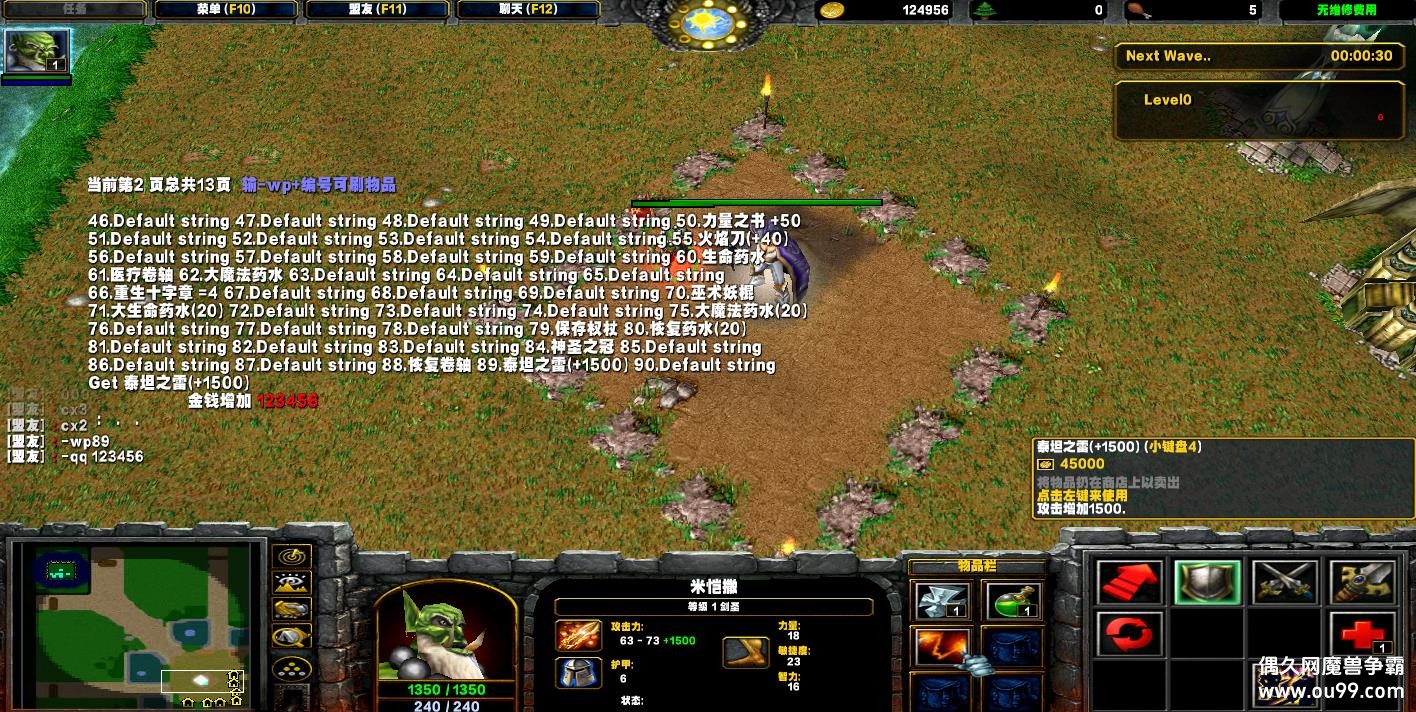The height and width of the screenshot is (712, 1416).
Task: Activate the red arrow Move command
Action: coord(1130,582)
